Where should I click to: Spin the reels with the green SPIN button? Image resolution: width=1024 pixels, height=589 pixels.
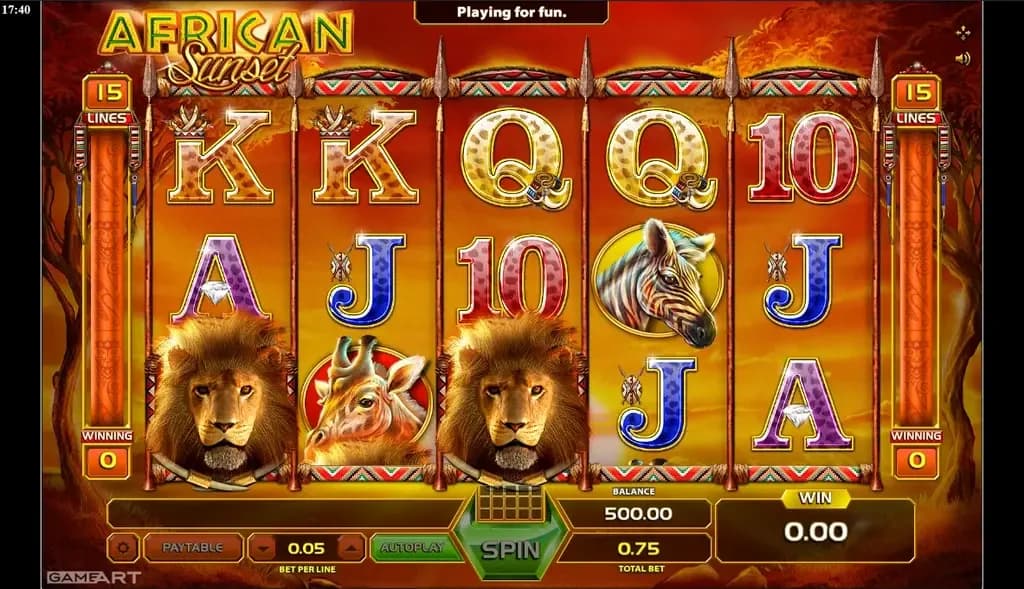coord(510,549)
